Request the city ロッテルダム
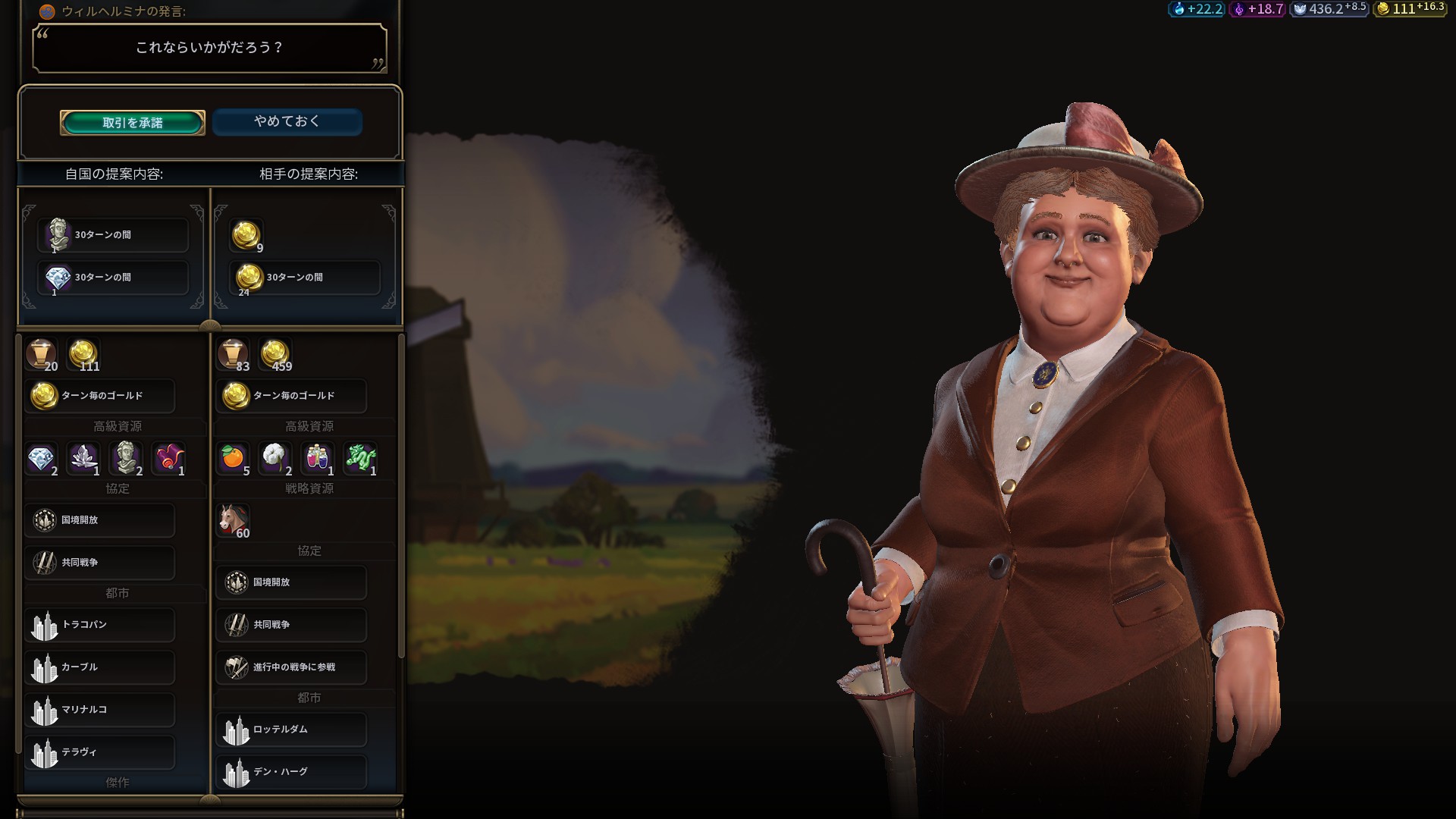 [291, 730]
